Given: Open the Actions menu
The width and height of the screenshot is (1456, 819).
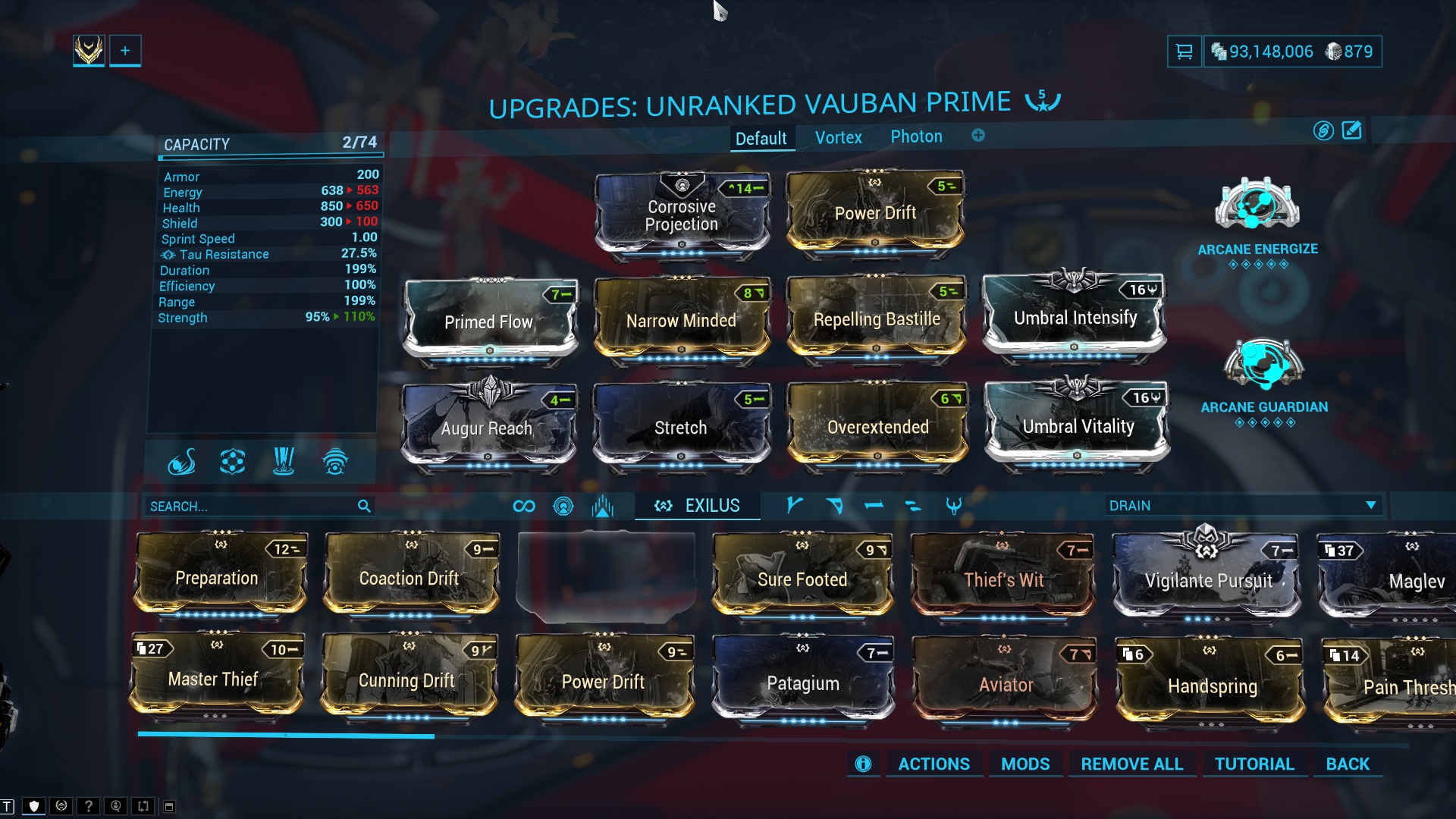Looking at the screenshot, I should click(934, 764).
